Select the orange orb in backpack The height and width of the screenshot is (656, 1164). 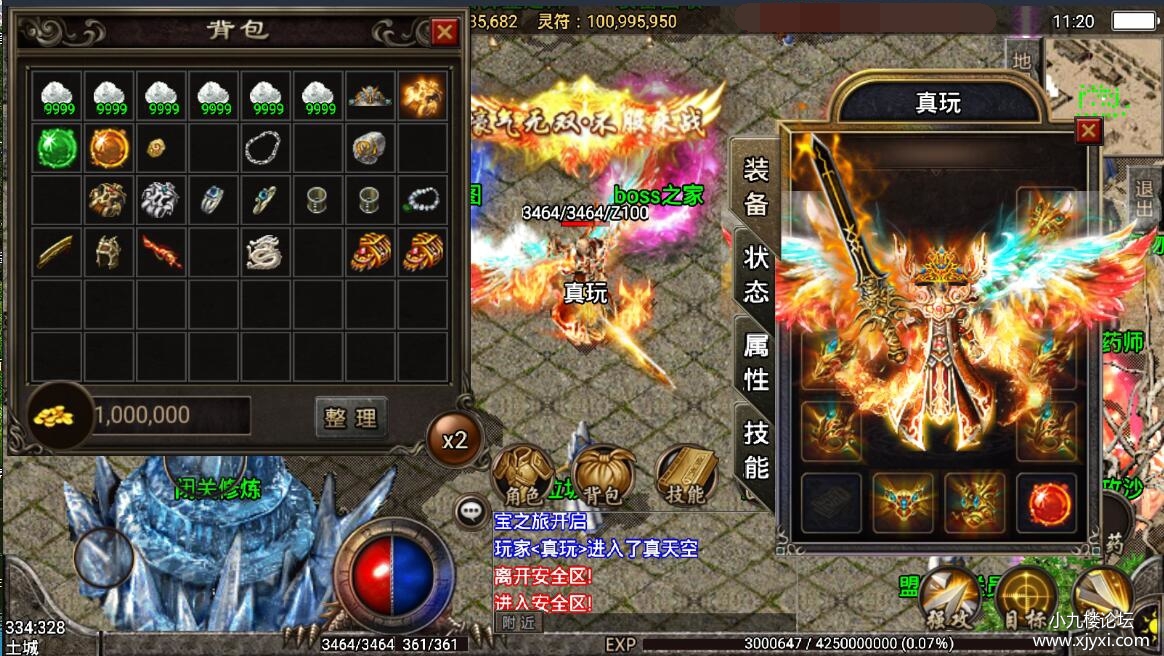pyautogui.click(x=109, y=148)
